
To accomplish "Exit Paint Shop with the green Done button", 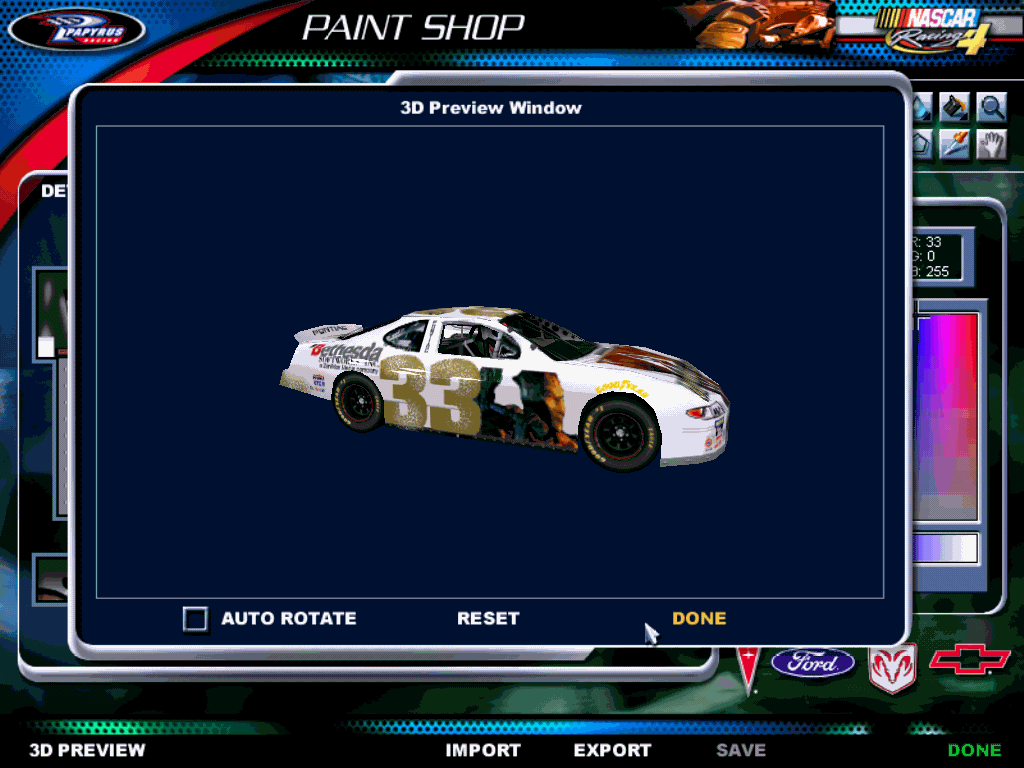I will click(974, 750).
